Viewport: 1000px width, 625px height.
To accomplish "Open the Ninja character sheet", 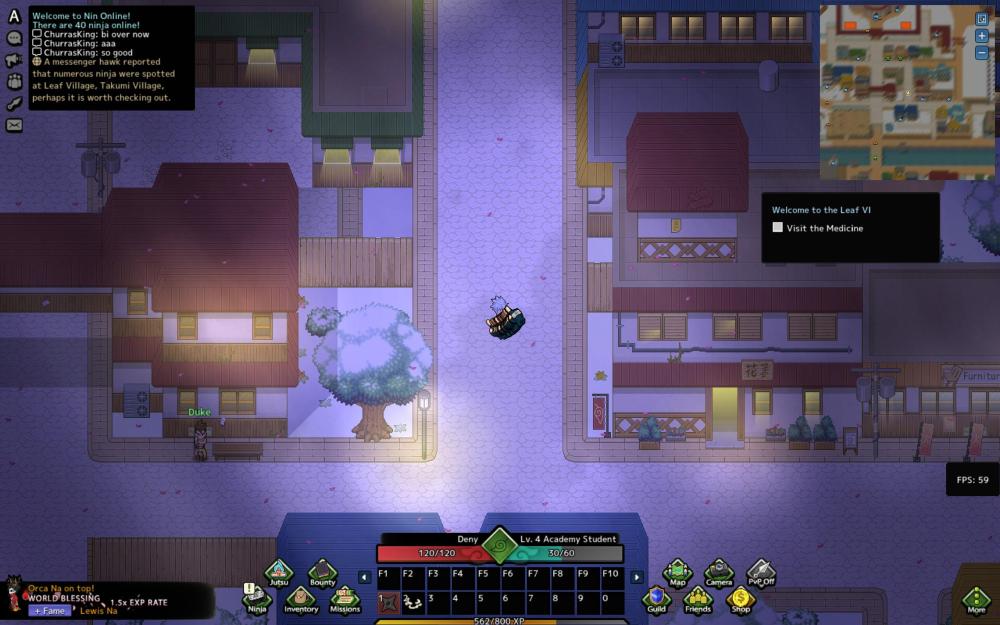I will (x=257, y=598).
